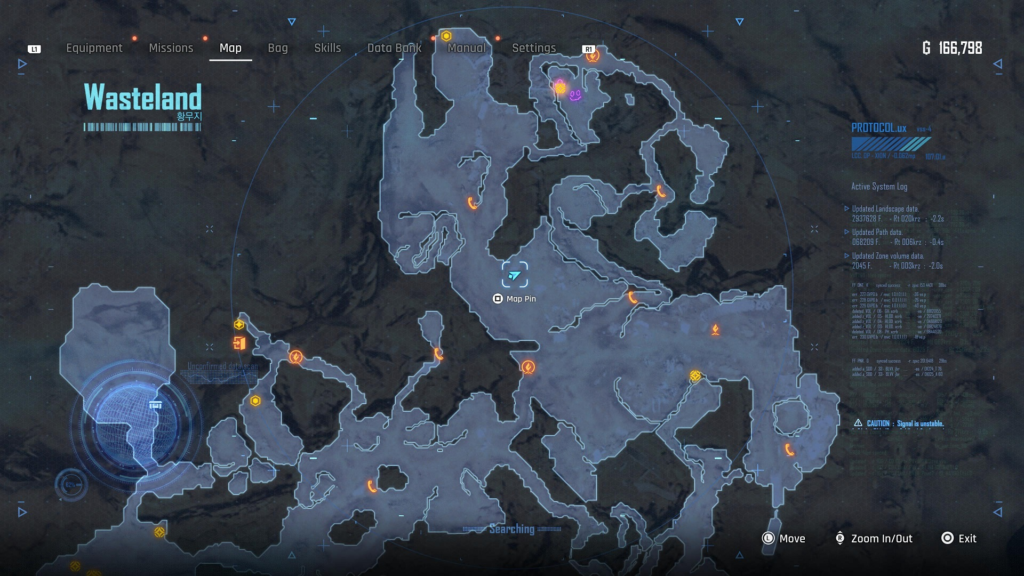Select the campfire marker on the map
Viewport: 1024px width, 576px height.
(x=715, y=329)
